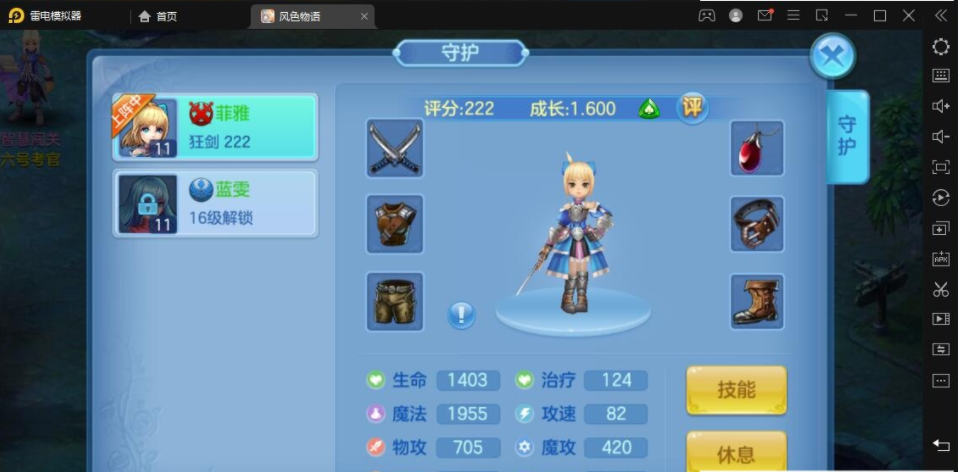Screen dimensions: 958x472
Task: Tap the green growth upgrade arrow
Action: (x=649, y=108)
